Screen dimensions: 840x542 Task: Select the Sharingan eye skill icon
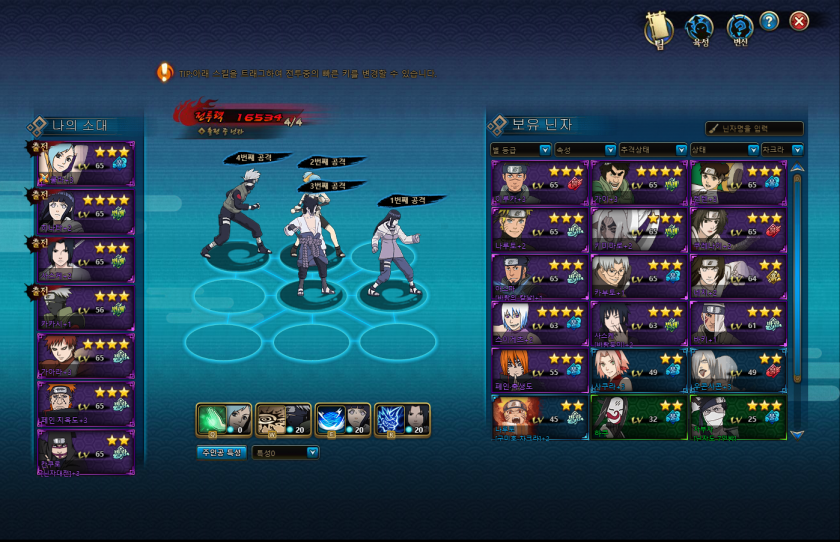(283, 420)
